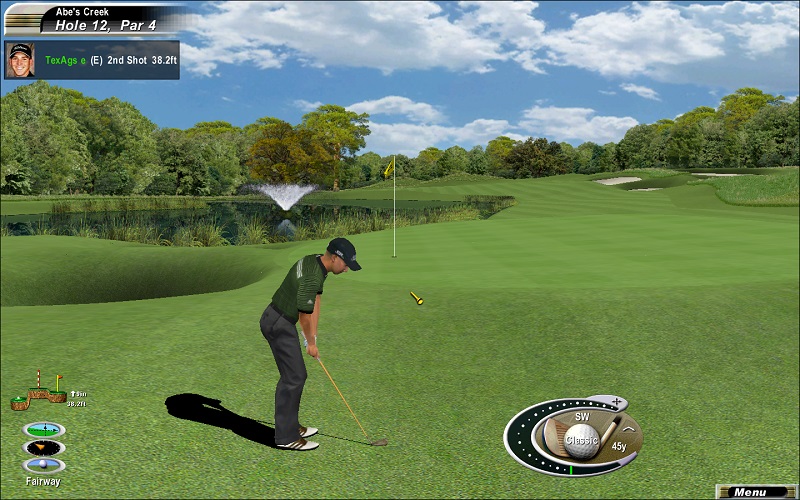Screen dimensions: 800x500
Task: Click the TexAgs player portrait
Action: pos(19,59)
